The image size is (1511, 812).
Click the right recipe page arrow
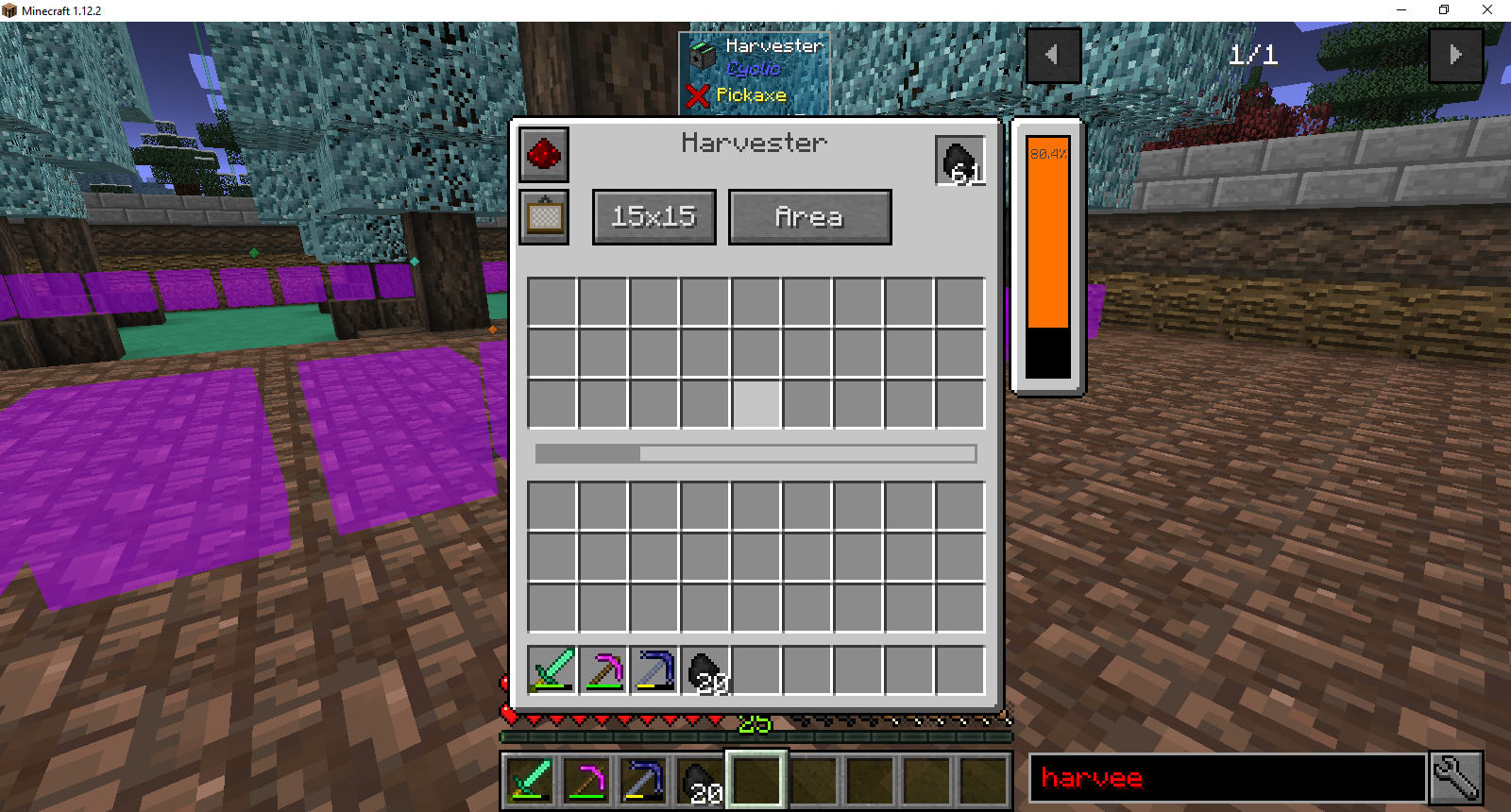[x=1455, y=54]
